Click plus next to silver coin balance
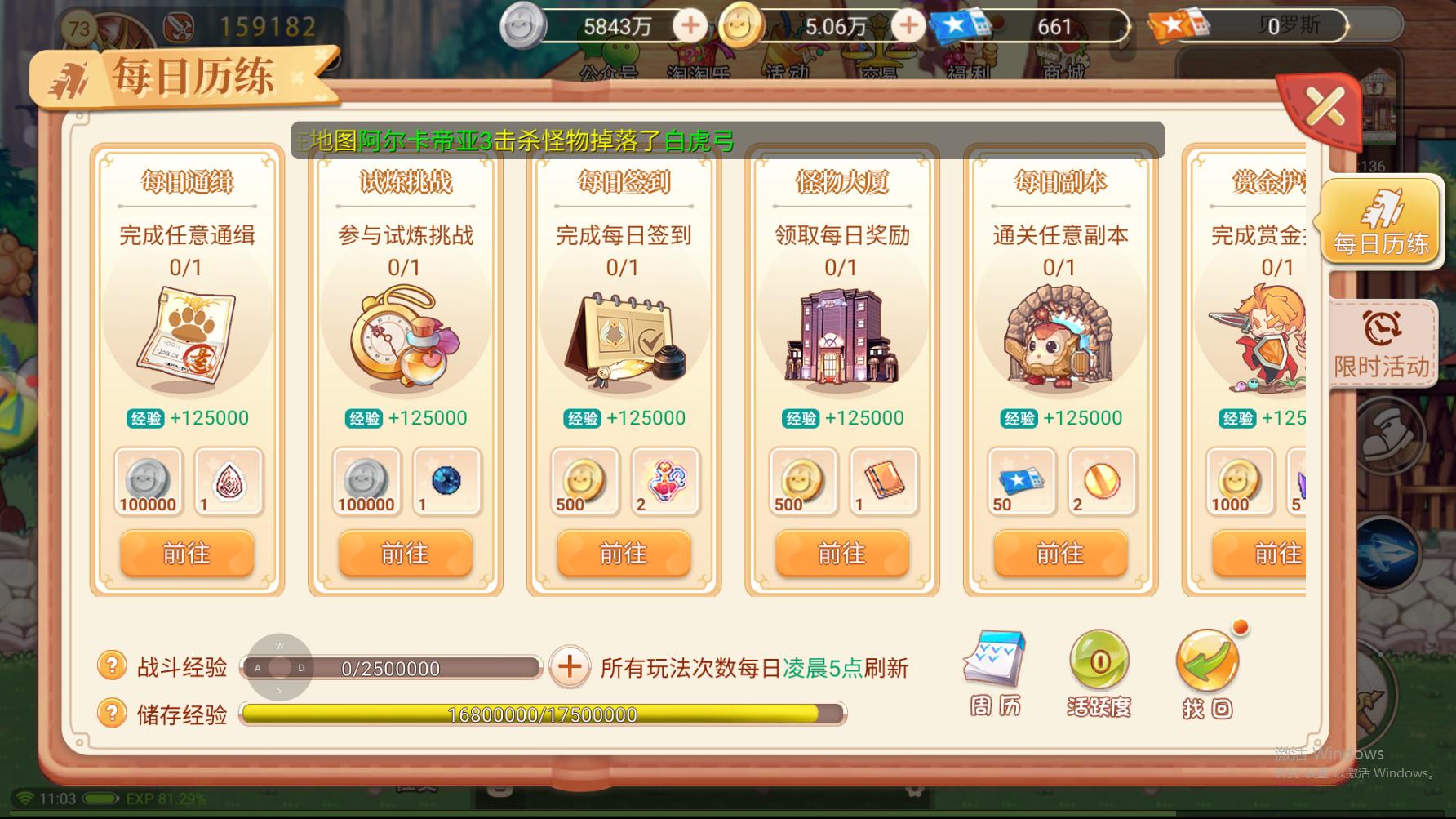This screenshot has height=819, width=1456. pyautogui.click(x=689, y=25)
